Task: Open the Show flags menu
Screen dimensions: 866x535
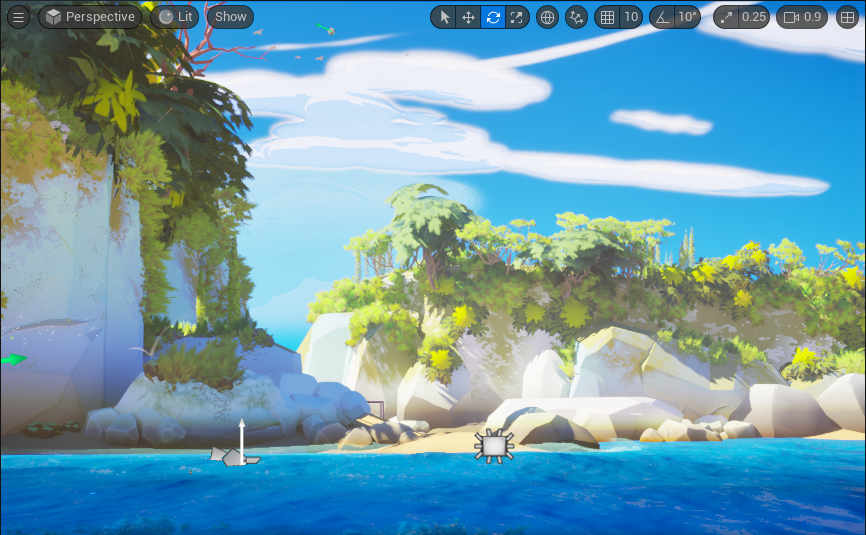Action: [x=231, y=17]
